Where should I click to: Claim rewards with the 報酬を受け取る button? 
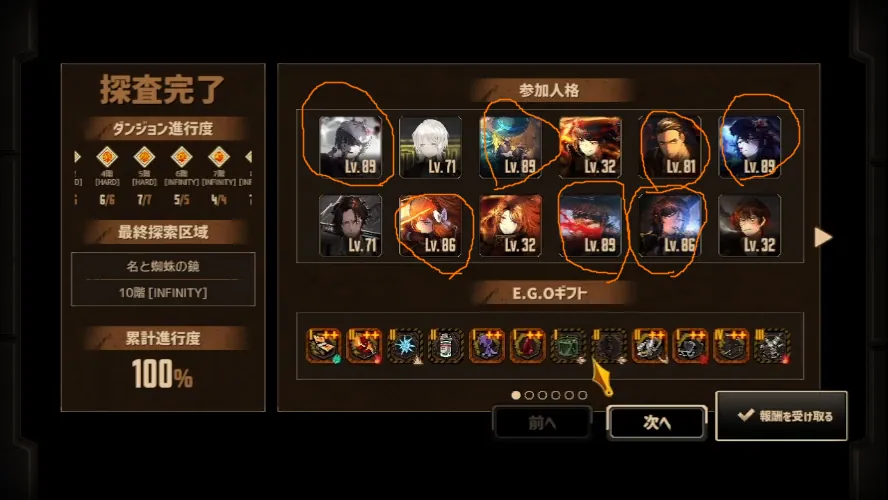pos(781,416)
